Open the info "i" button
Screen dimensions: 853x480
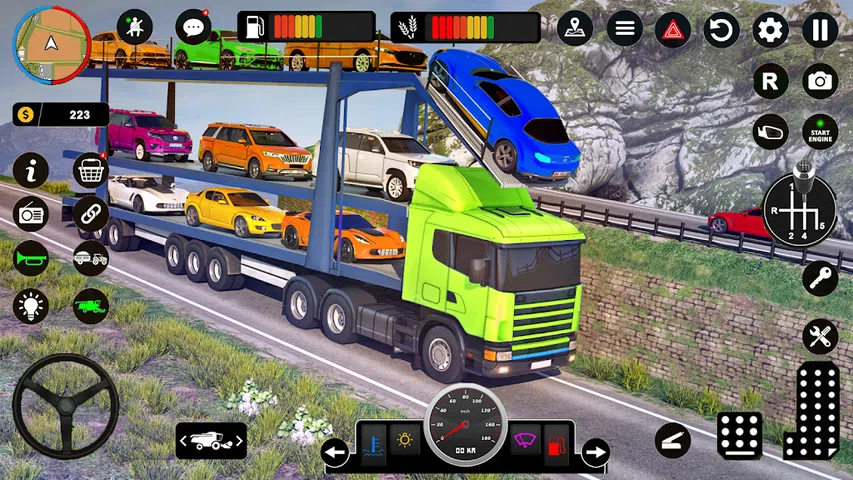point(31,171)
